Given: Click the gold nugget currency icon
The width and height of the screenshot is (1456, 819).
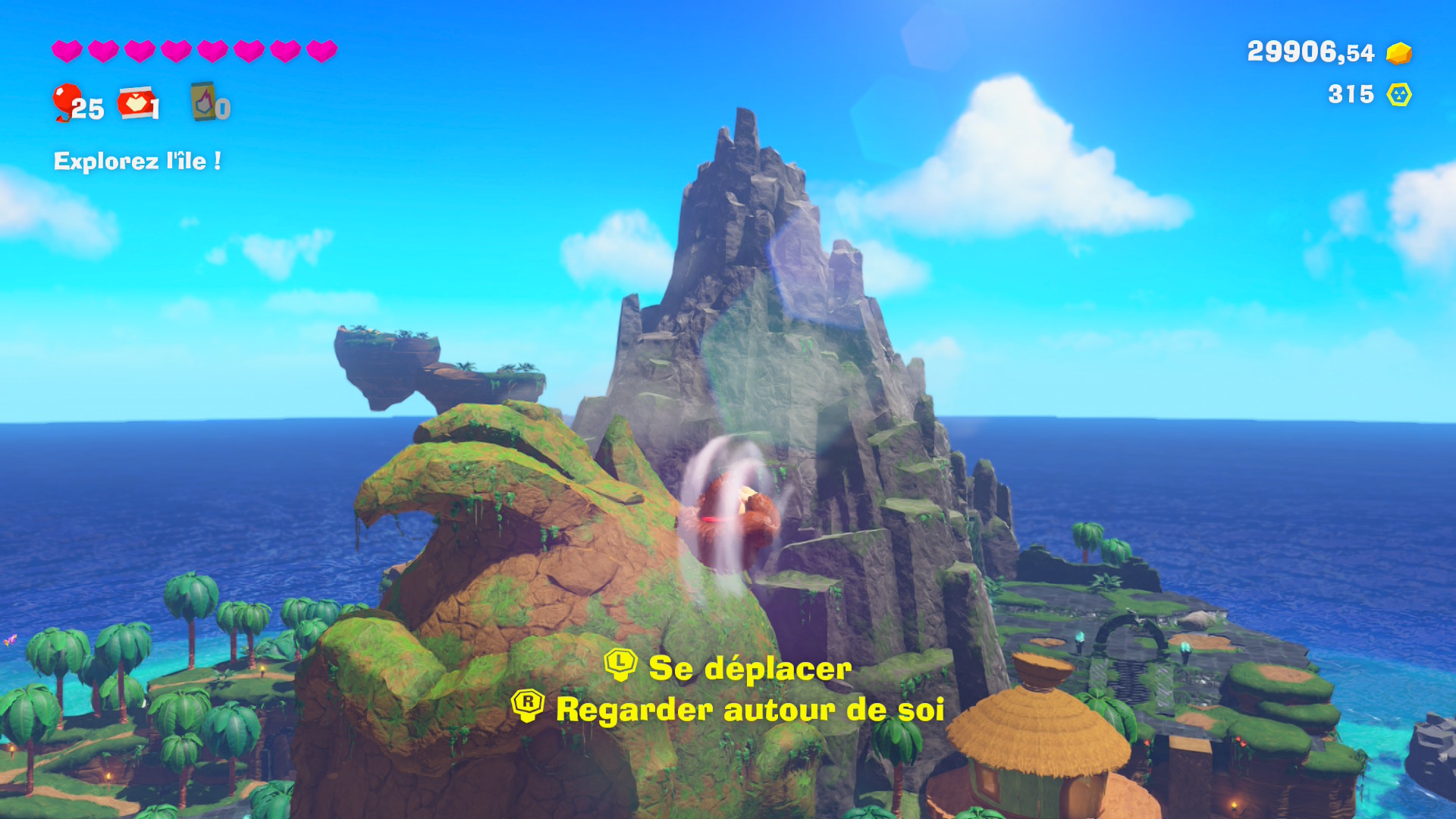Looking at the screenshot, I should pos(1398,53).
